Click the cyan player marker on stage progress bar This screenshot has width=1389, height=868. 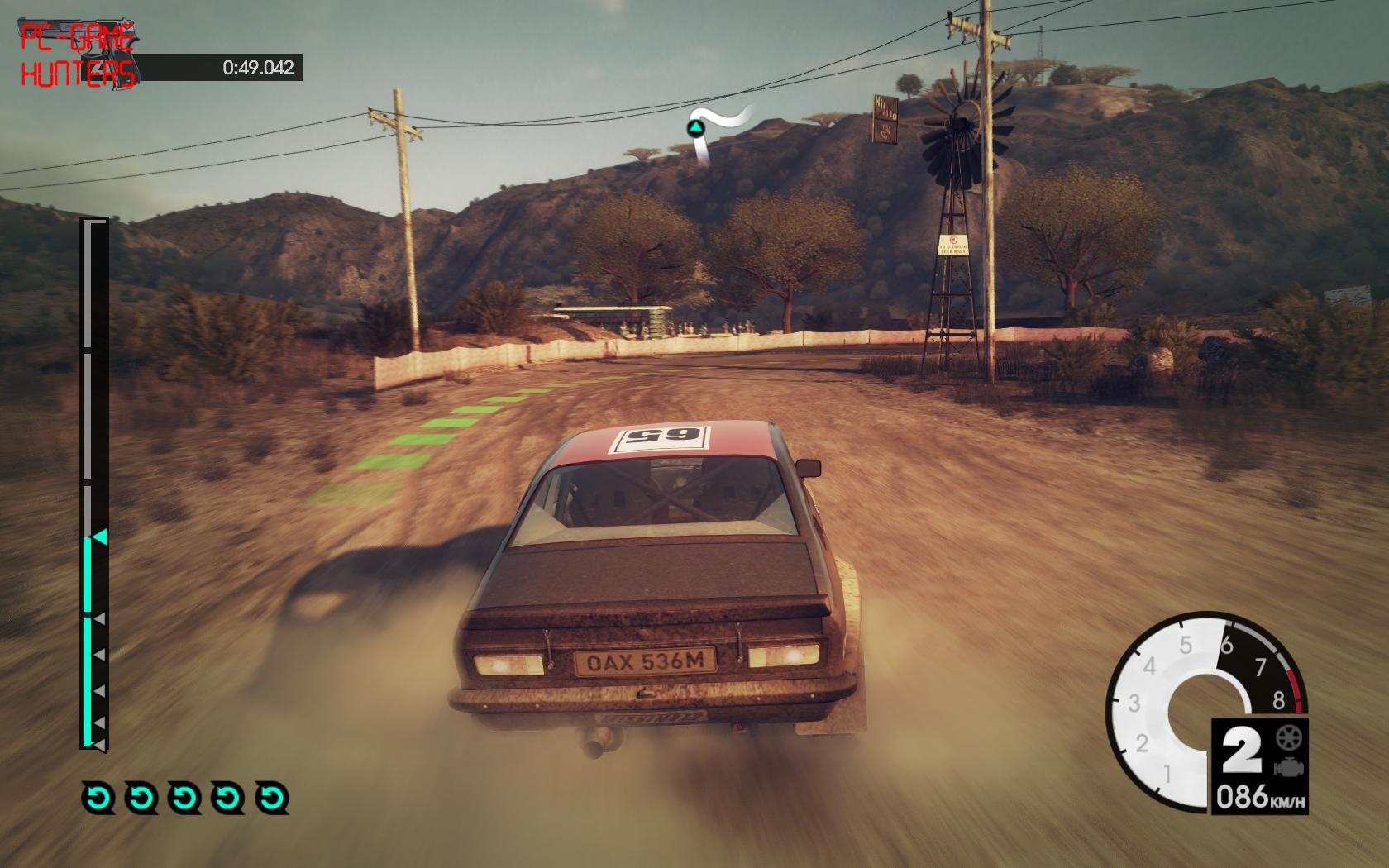coord(99,538)
